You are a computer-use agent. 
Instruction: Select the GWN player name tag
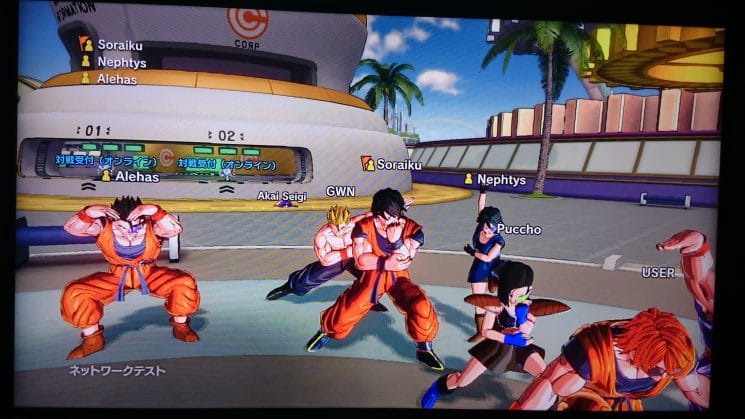(x=340, y=191)
